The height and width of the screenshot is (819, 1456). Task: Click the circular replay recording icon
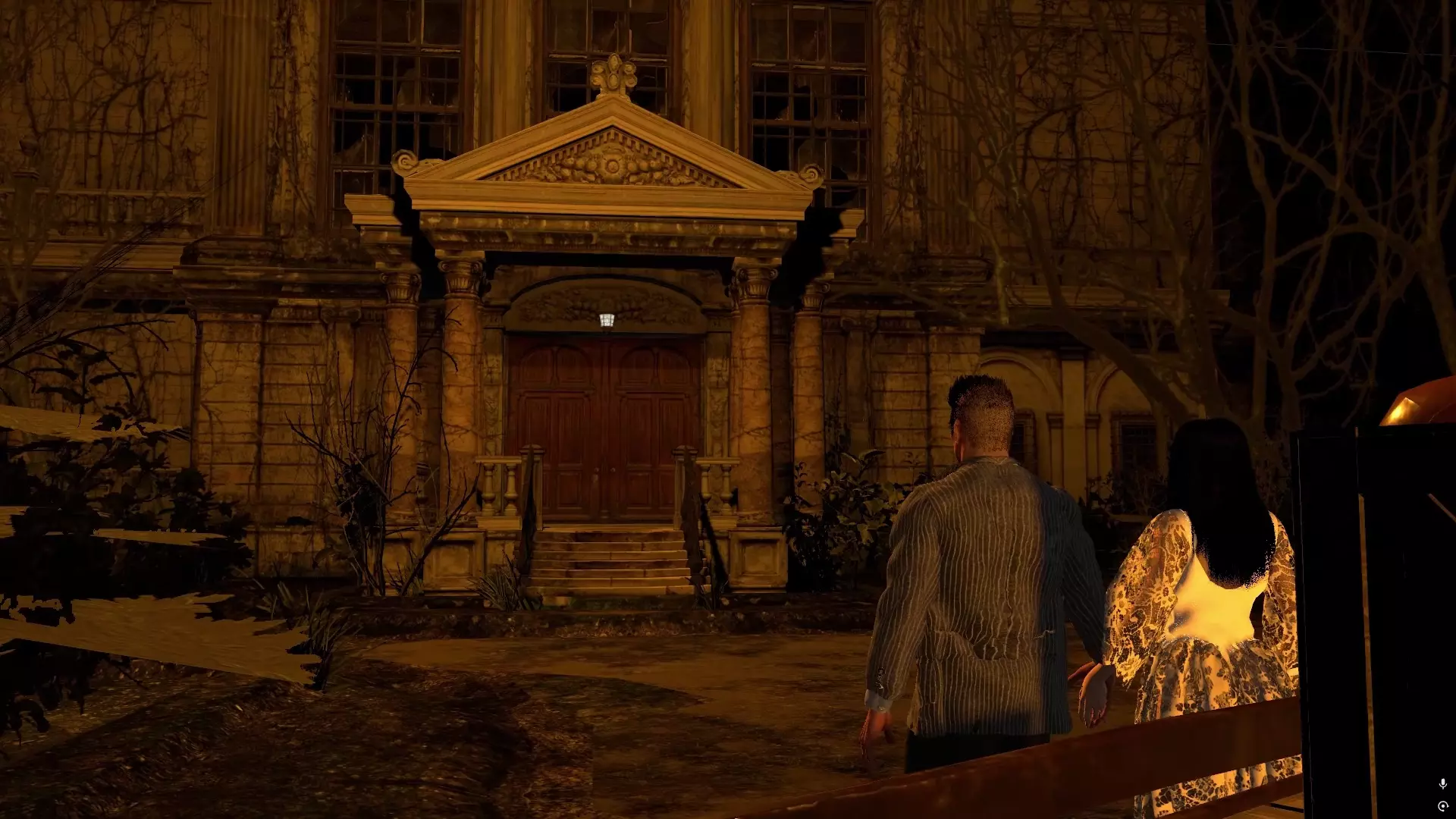click(1442, 806)
